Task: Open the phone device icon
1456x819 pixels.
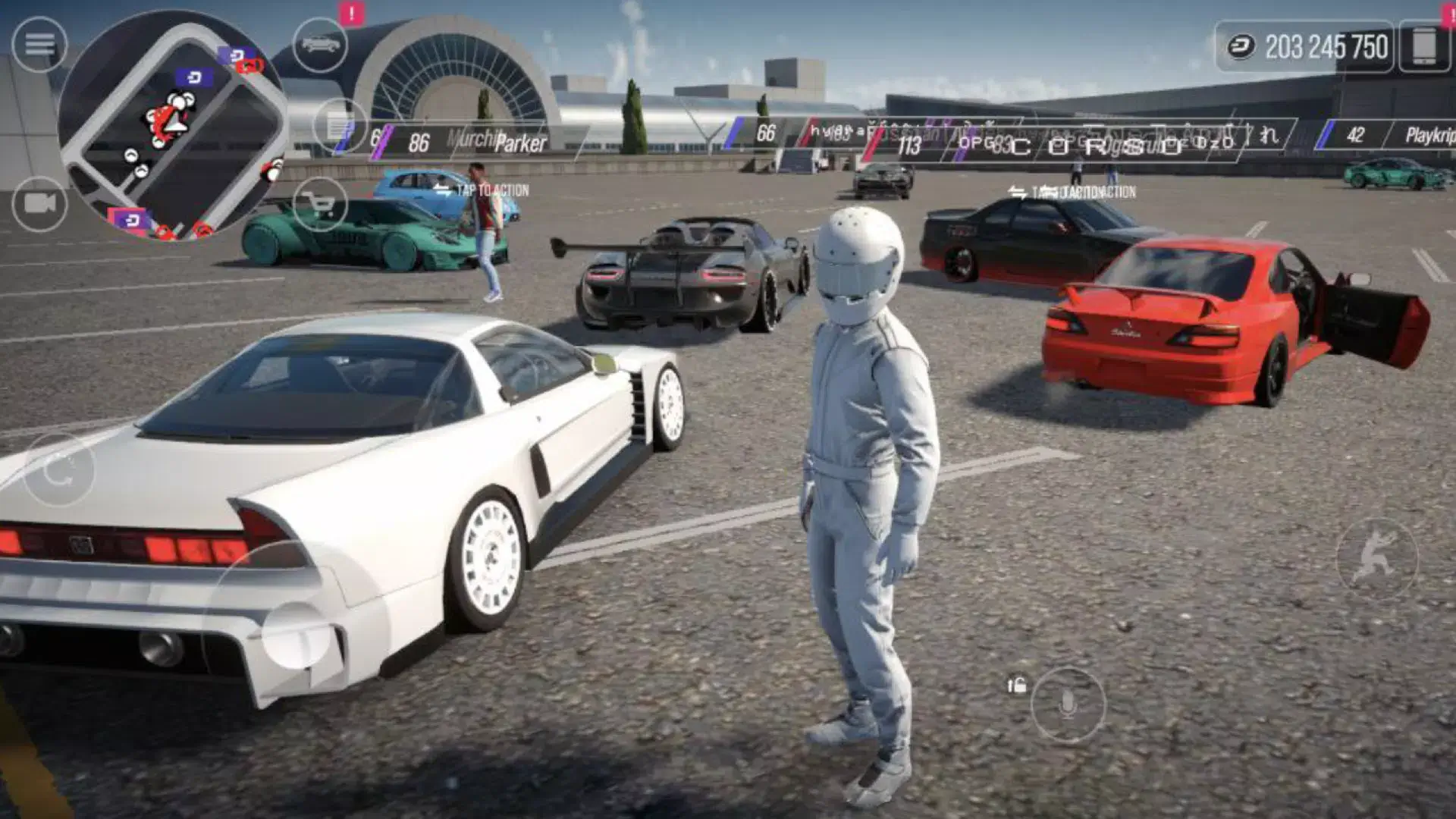Action: click(1423, 48)
